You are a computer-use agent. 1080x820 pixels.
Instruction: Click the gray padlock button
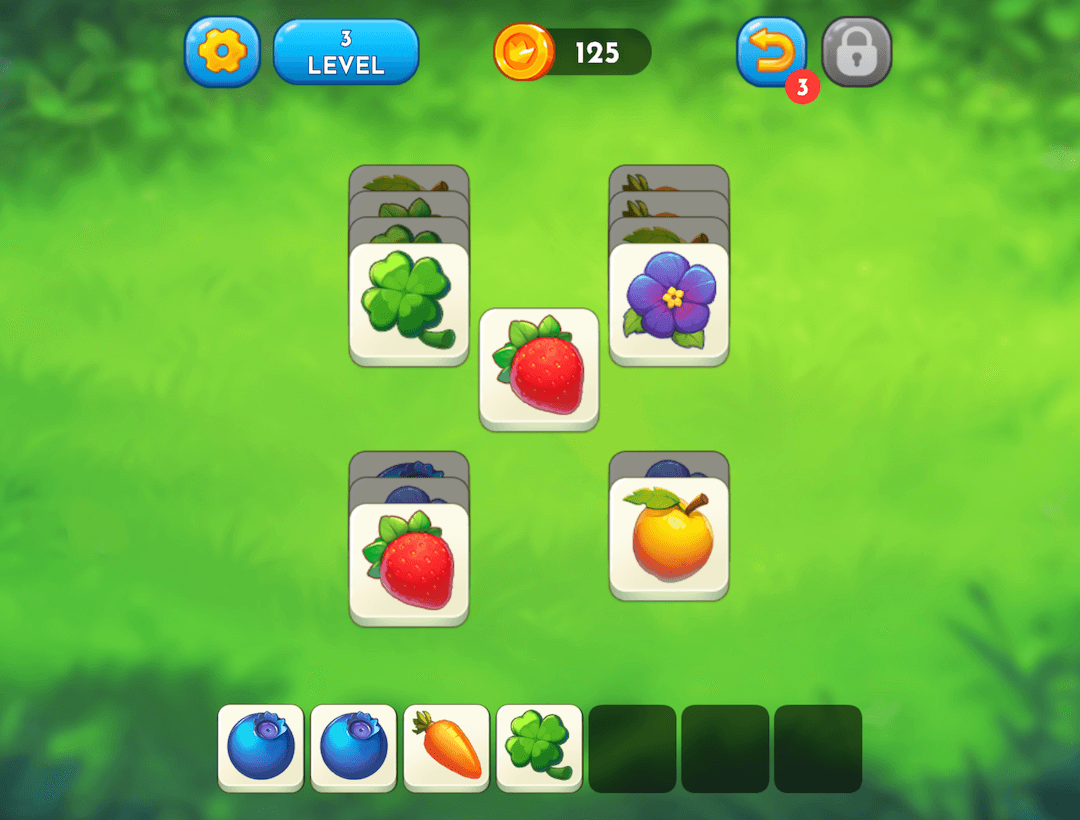point(857,51)
